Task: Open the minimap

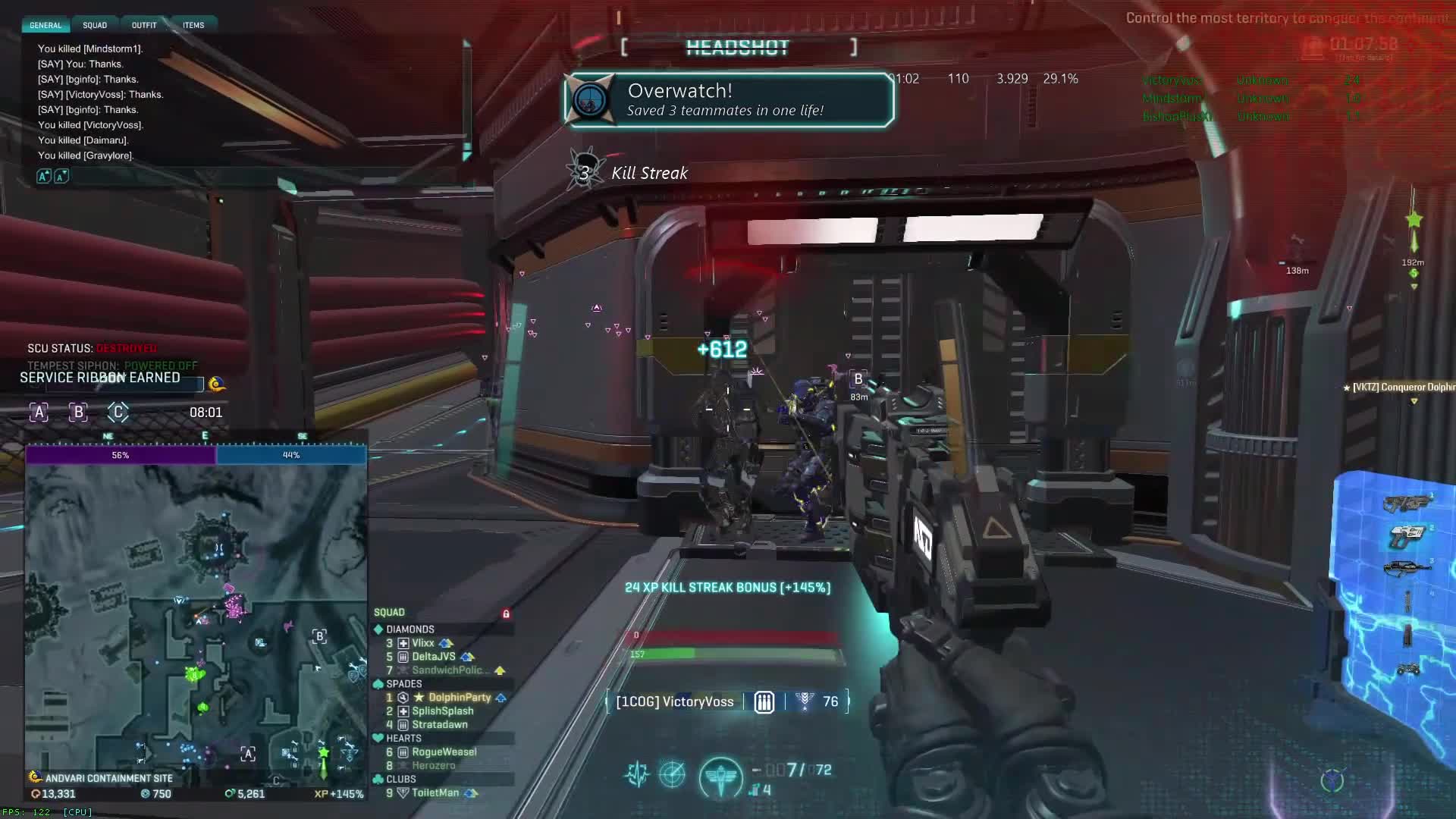Action: coord(196,616)
